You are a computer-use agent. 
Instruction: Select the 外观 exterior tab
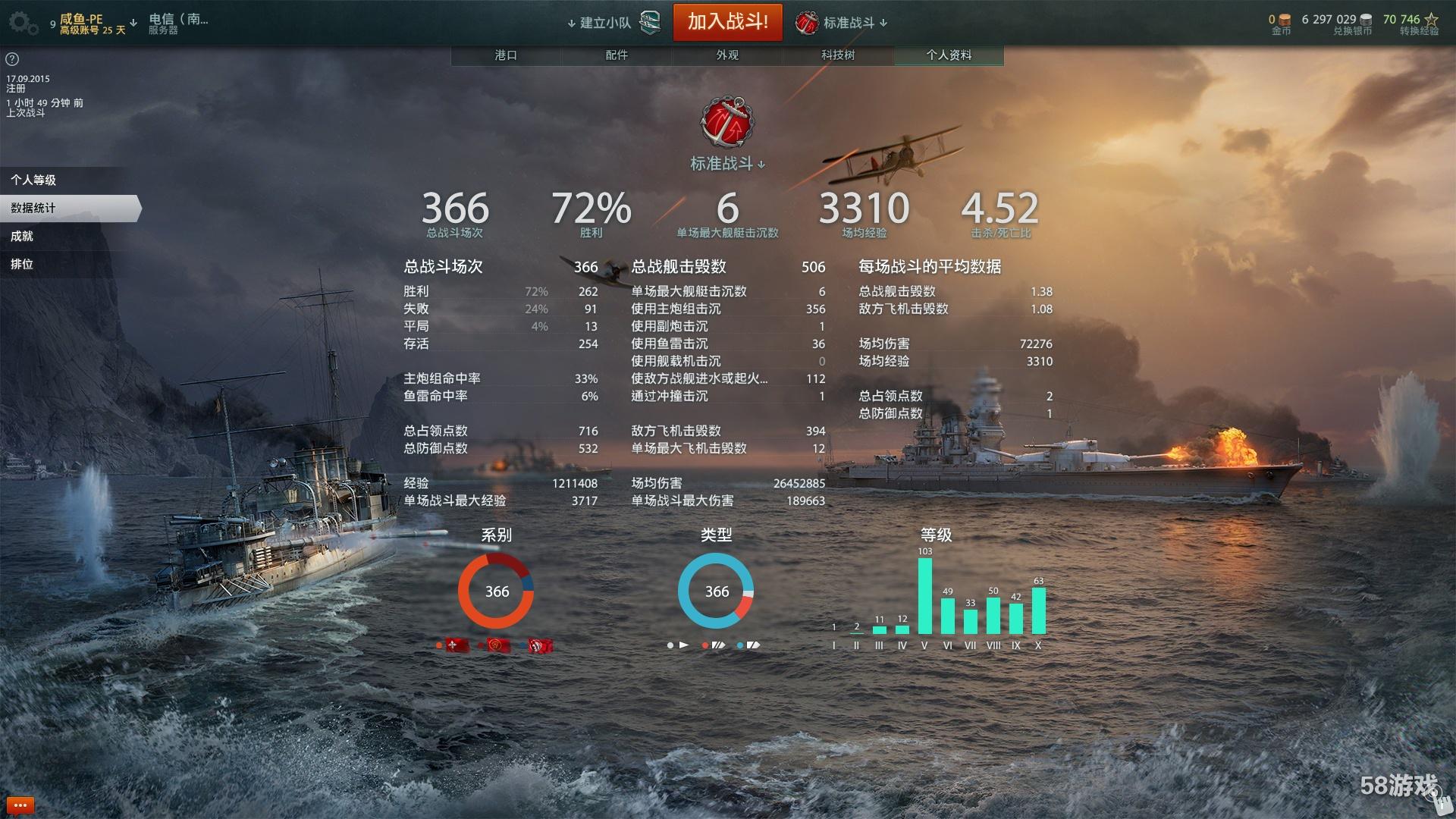(727, 55)
